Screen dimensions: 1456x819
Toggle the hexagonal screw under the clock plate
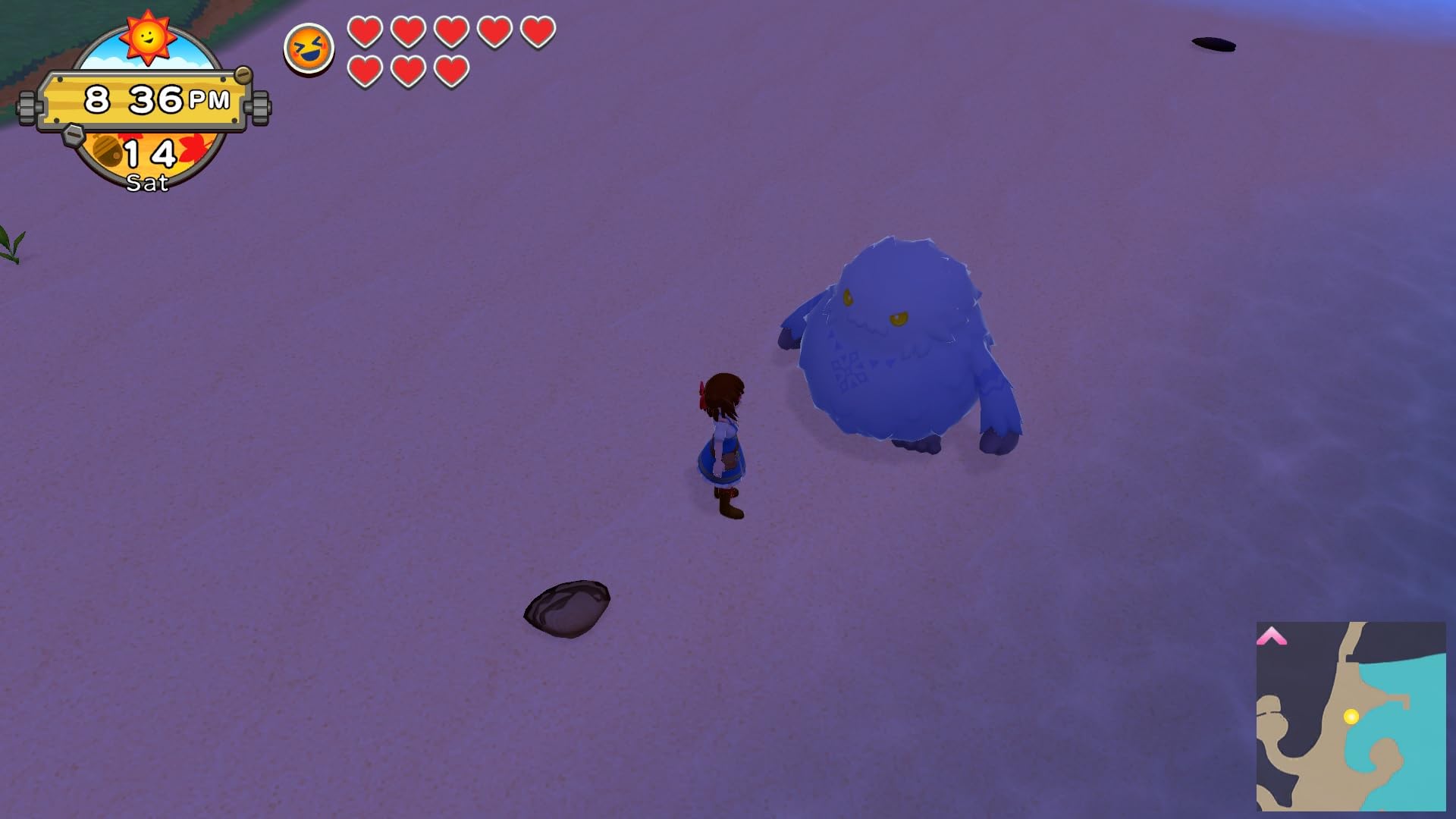point(74,136)
